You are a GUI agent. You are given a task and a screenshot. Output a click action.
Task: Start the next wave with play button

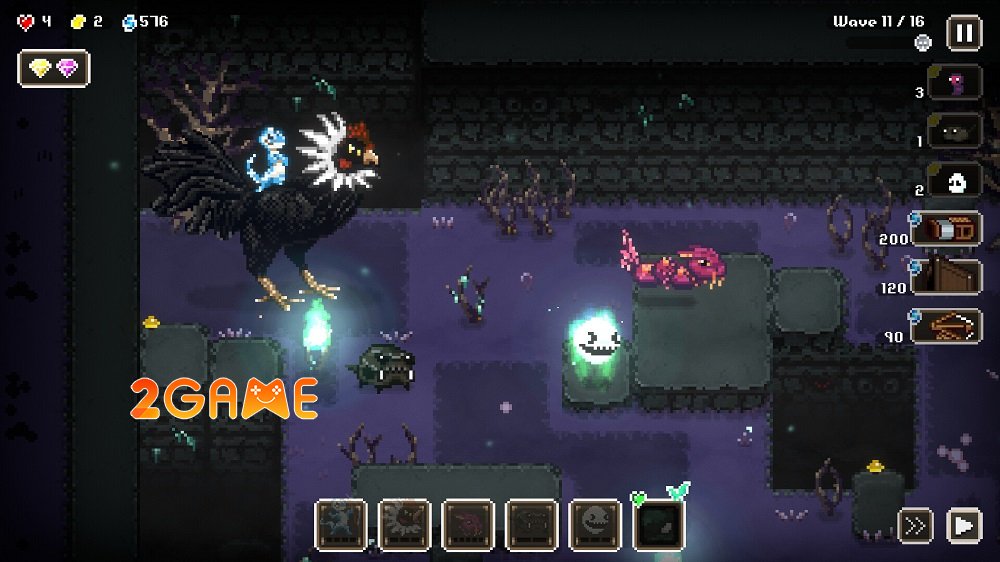point(963,525)
